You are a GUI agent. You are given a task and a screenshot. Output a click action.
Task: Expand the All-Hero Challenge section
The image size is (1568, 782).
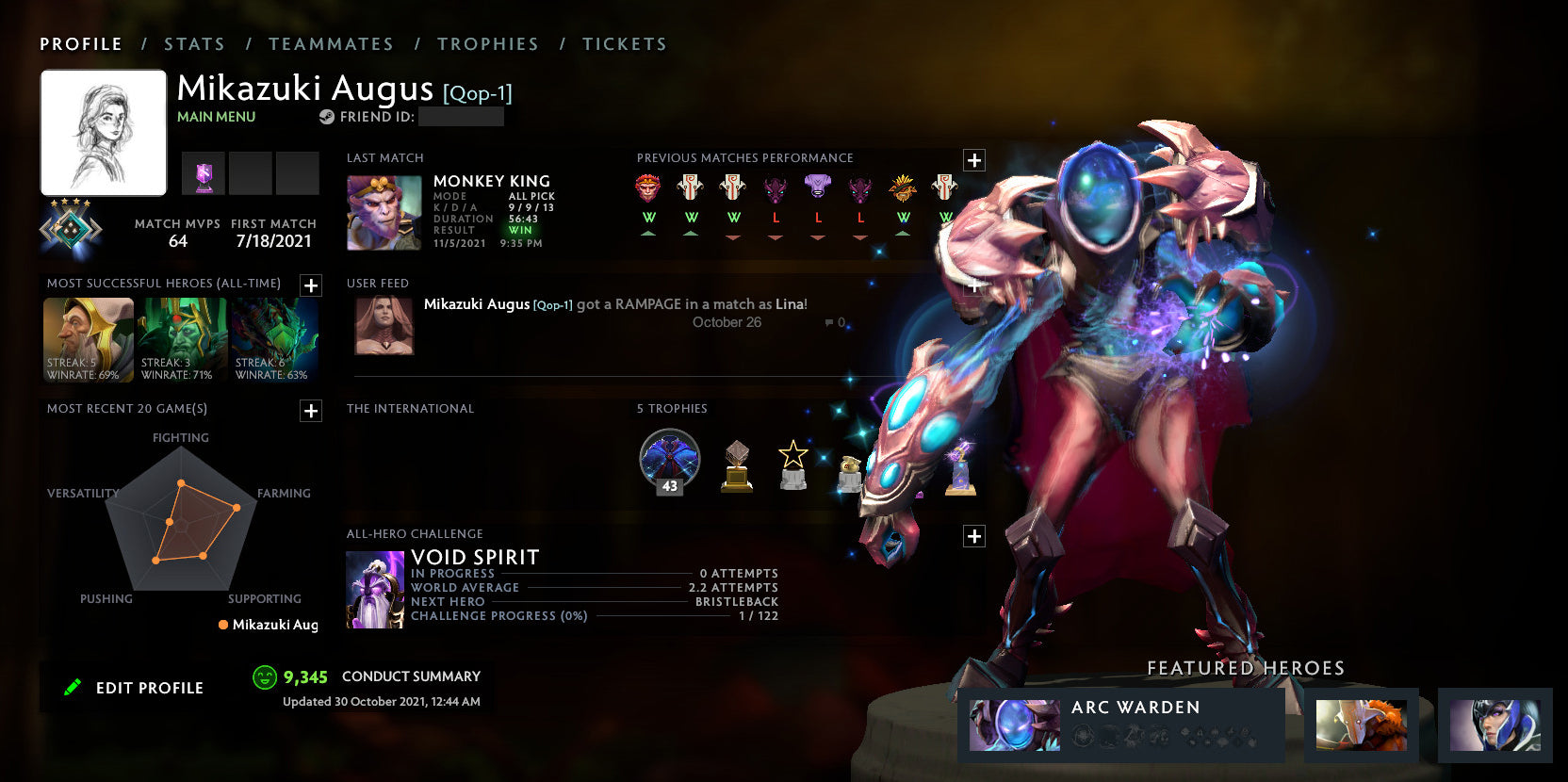click(x=973, y=536)
